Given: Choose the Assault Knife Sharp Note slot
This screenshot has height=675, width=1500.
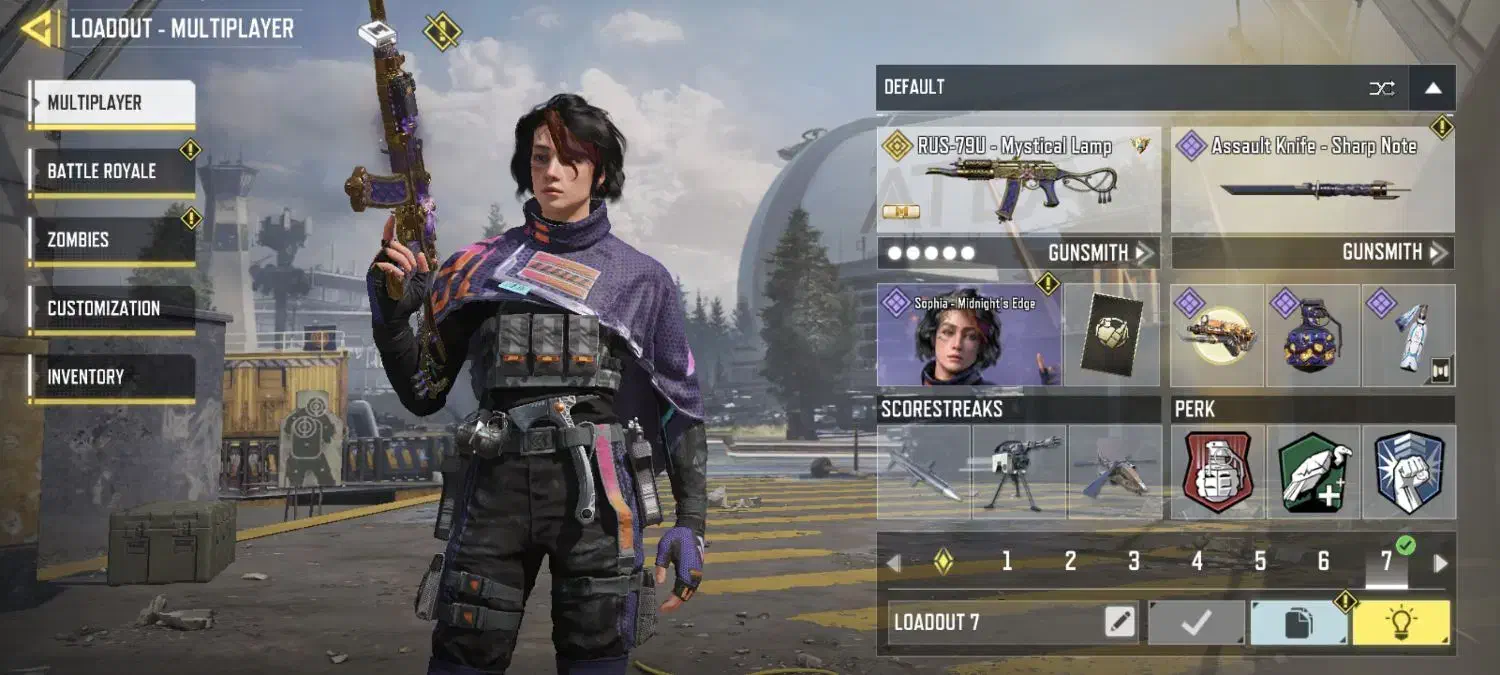Looking at the screenshot, I should tap(1312, 180).
